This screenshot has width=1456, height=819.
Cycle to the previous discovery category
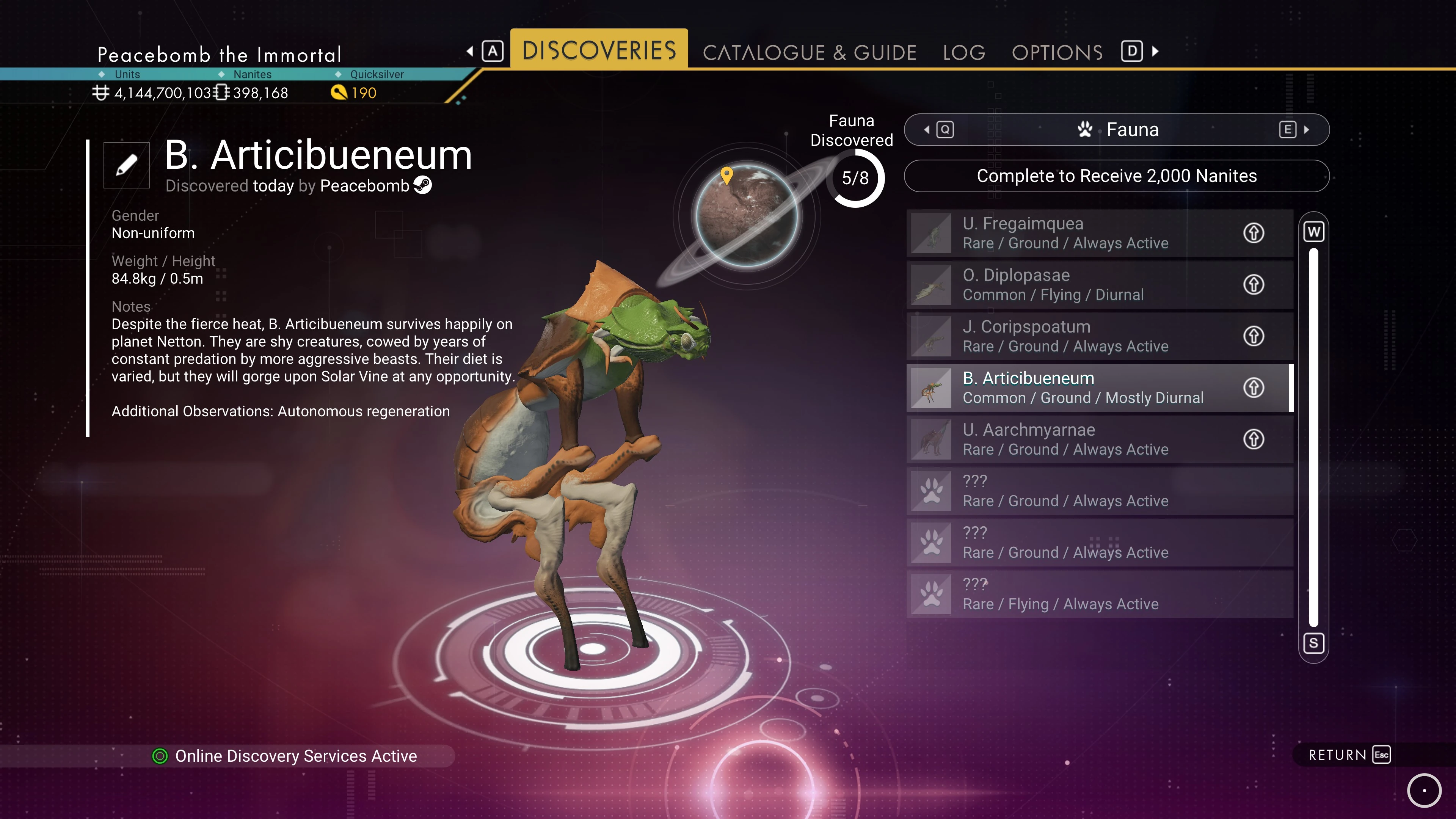click(x=940, y=130)
